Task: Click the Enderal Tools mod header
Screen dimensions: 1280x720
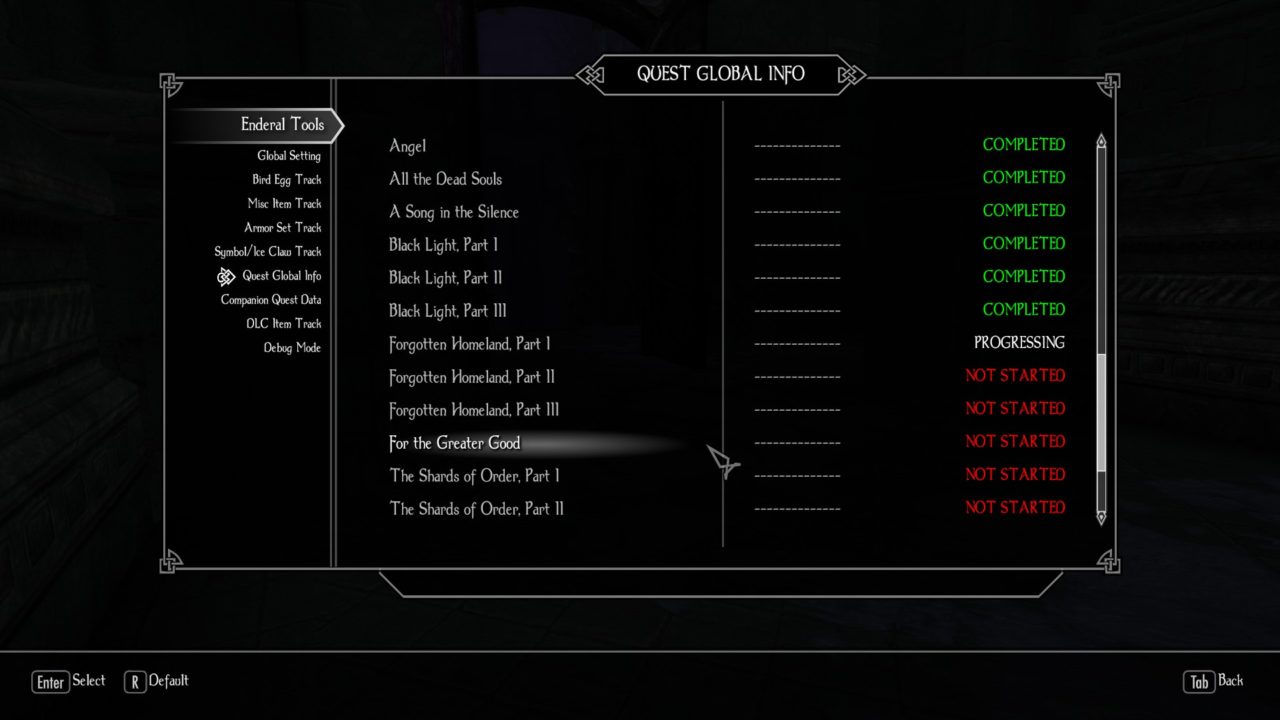Action: point(282,125)
